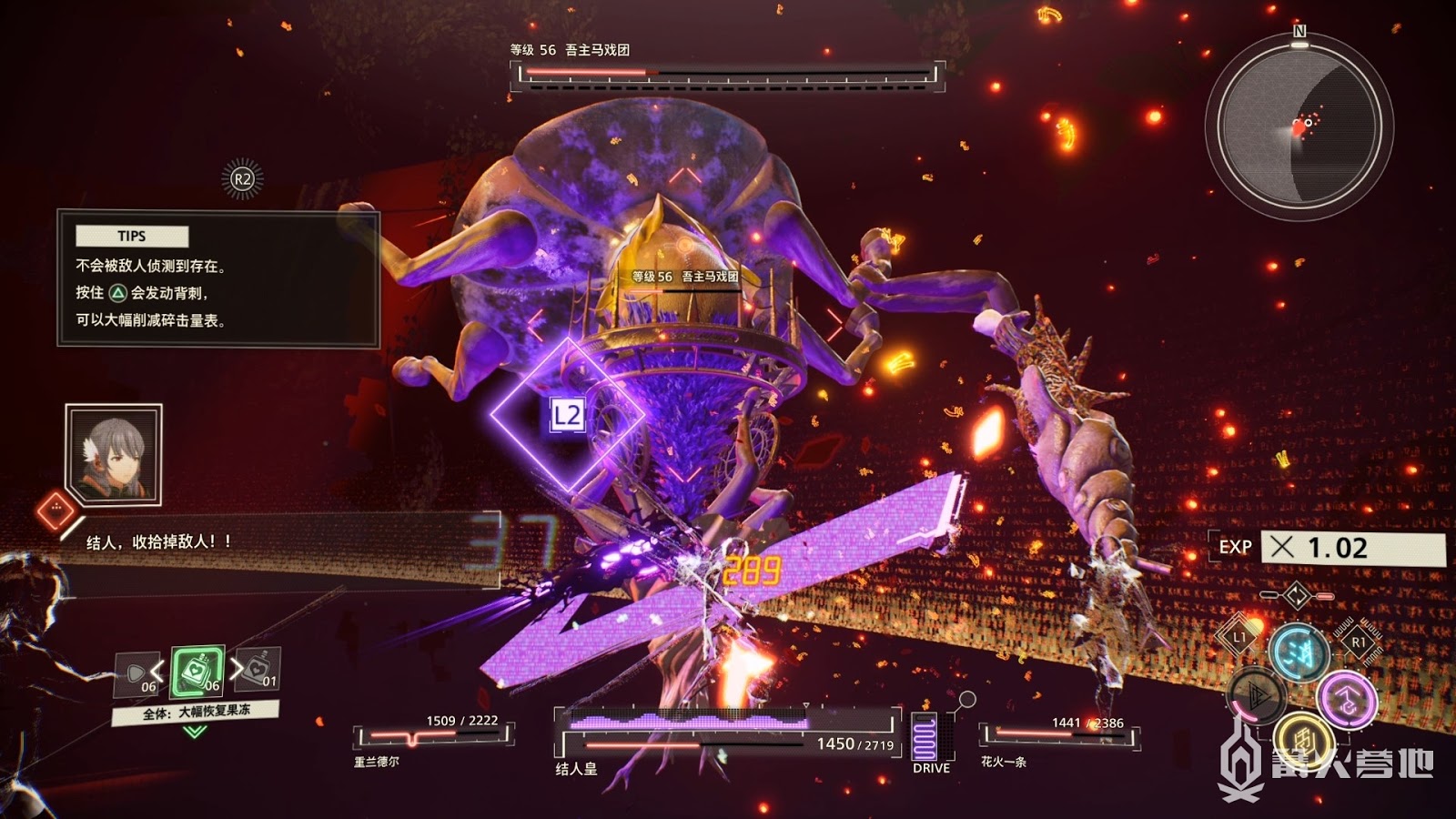Activate the purple SAS ability circle
The width and height of the screenshot is (1456, 819).
tap(1346, 699)
